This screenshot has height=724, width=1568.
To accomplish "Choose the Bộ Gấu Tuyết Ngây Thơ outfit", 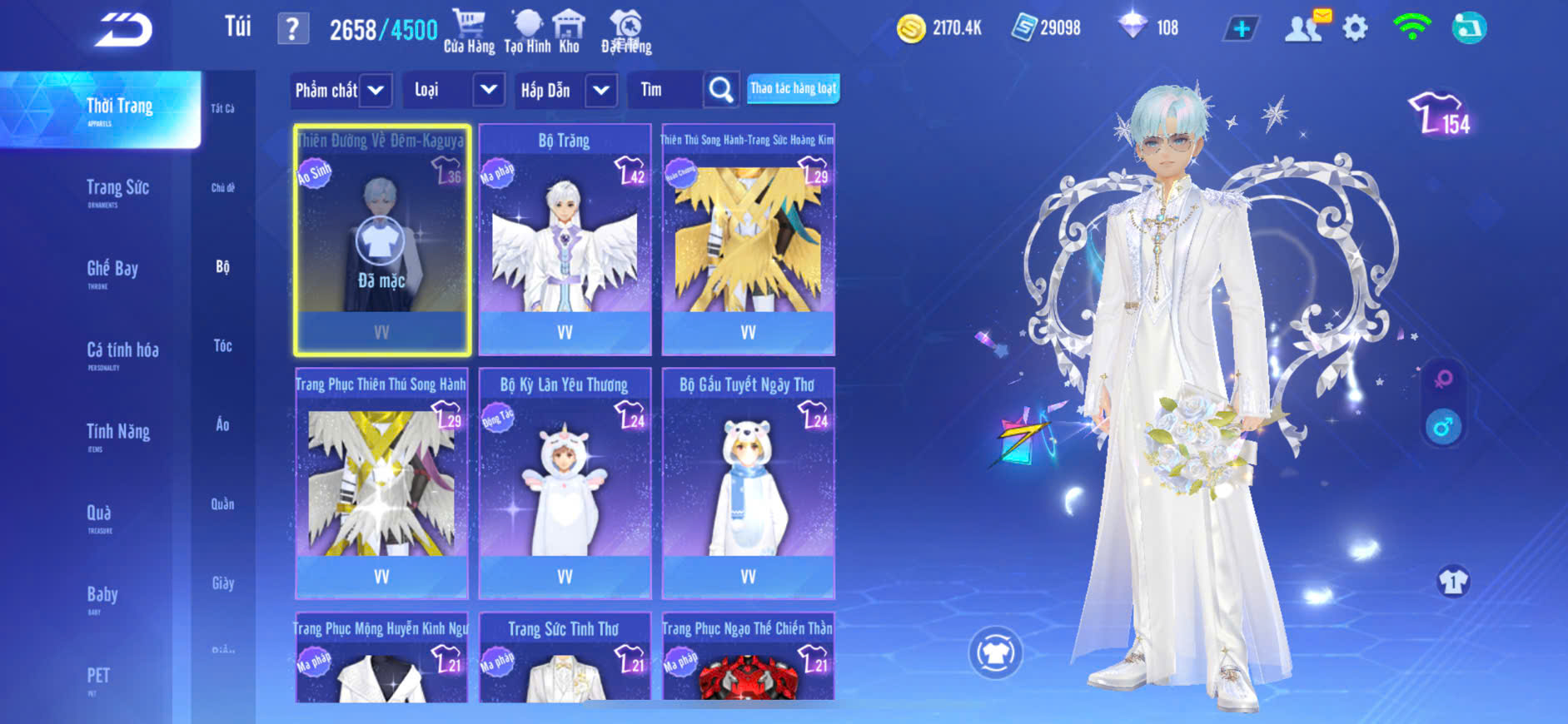I will tap(748, 483).
